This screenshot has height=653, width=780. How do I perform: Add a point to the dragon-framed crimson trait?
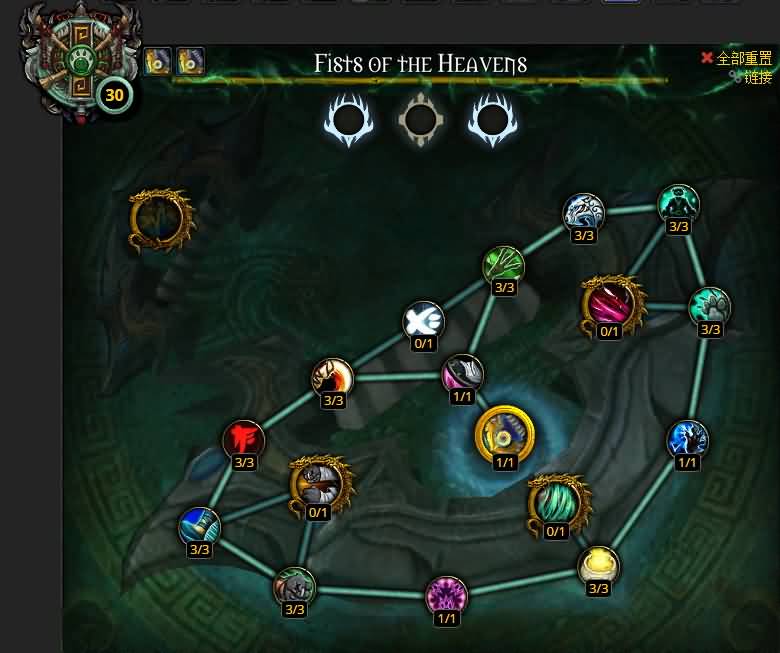[609, 305]
